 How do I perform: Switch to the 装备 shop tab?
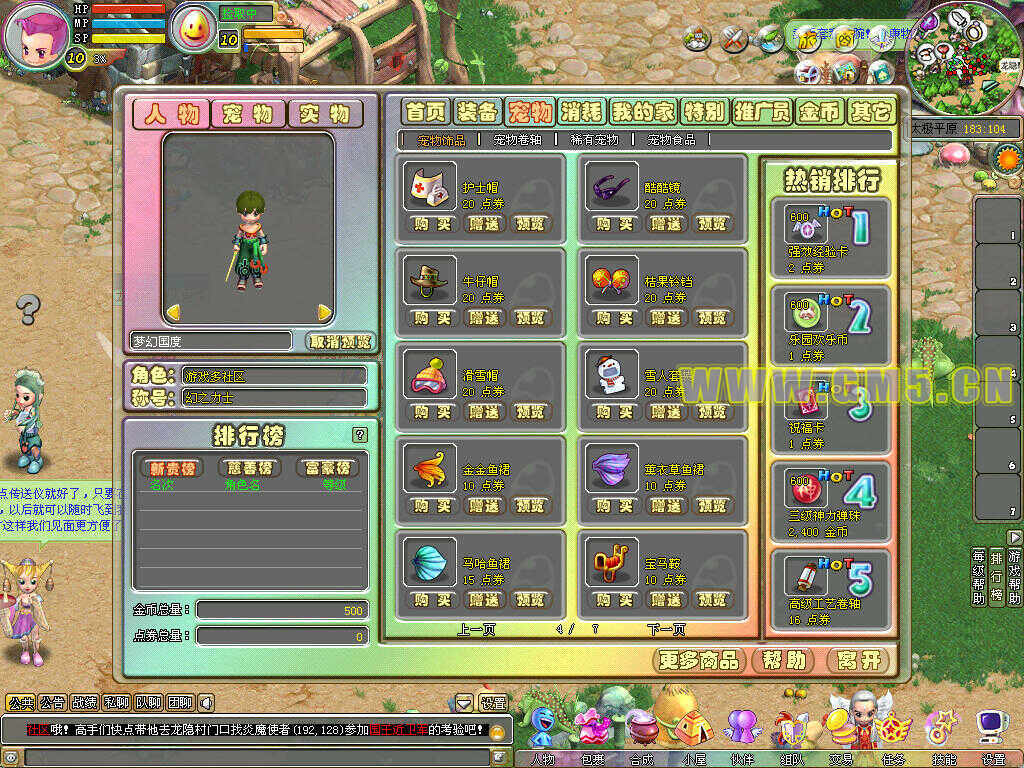coord(477,111)
